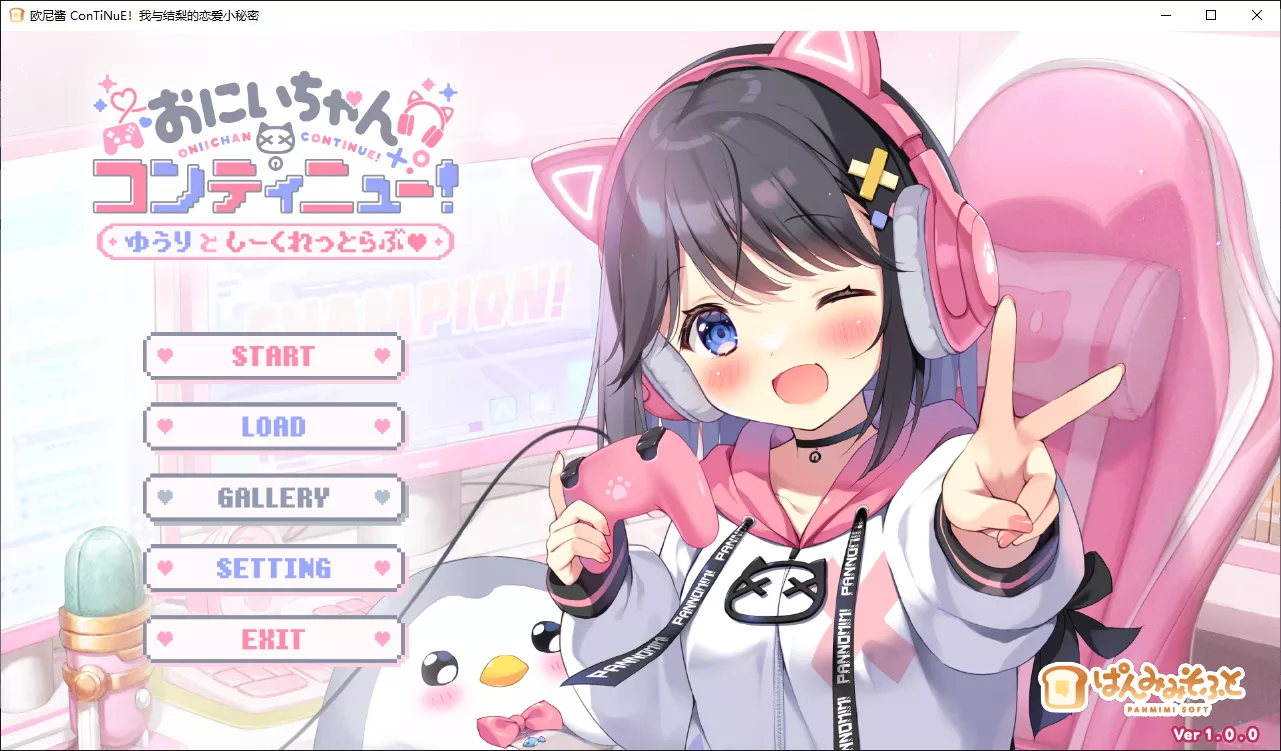The image size is (1281, 751).
Task: Open the SETTING menu
Action: coord(274,568)
